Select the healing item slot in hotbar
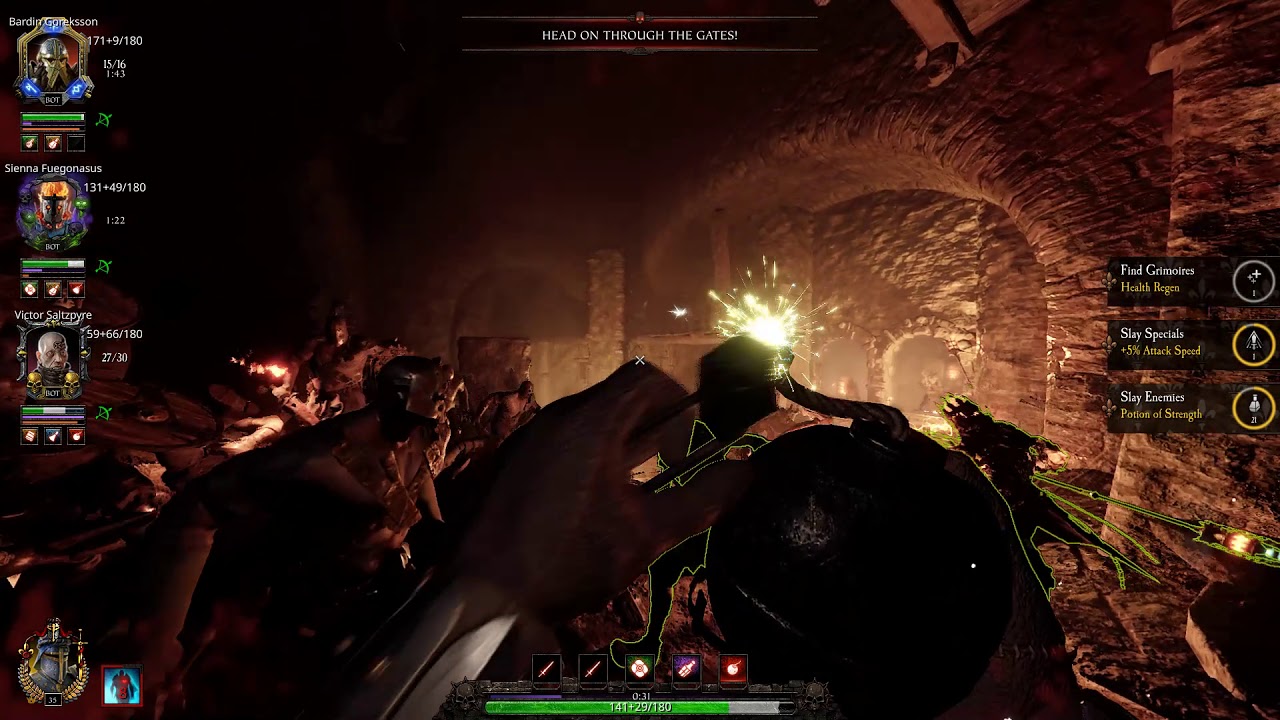Viewport: 1280px width, 720px height. [640, 668]
